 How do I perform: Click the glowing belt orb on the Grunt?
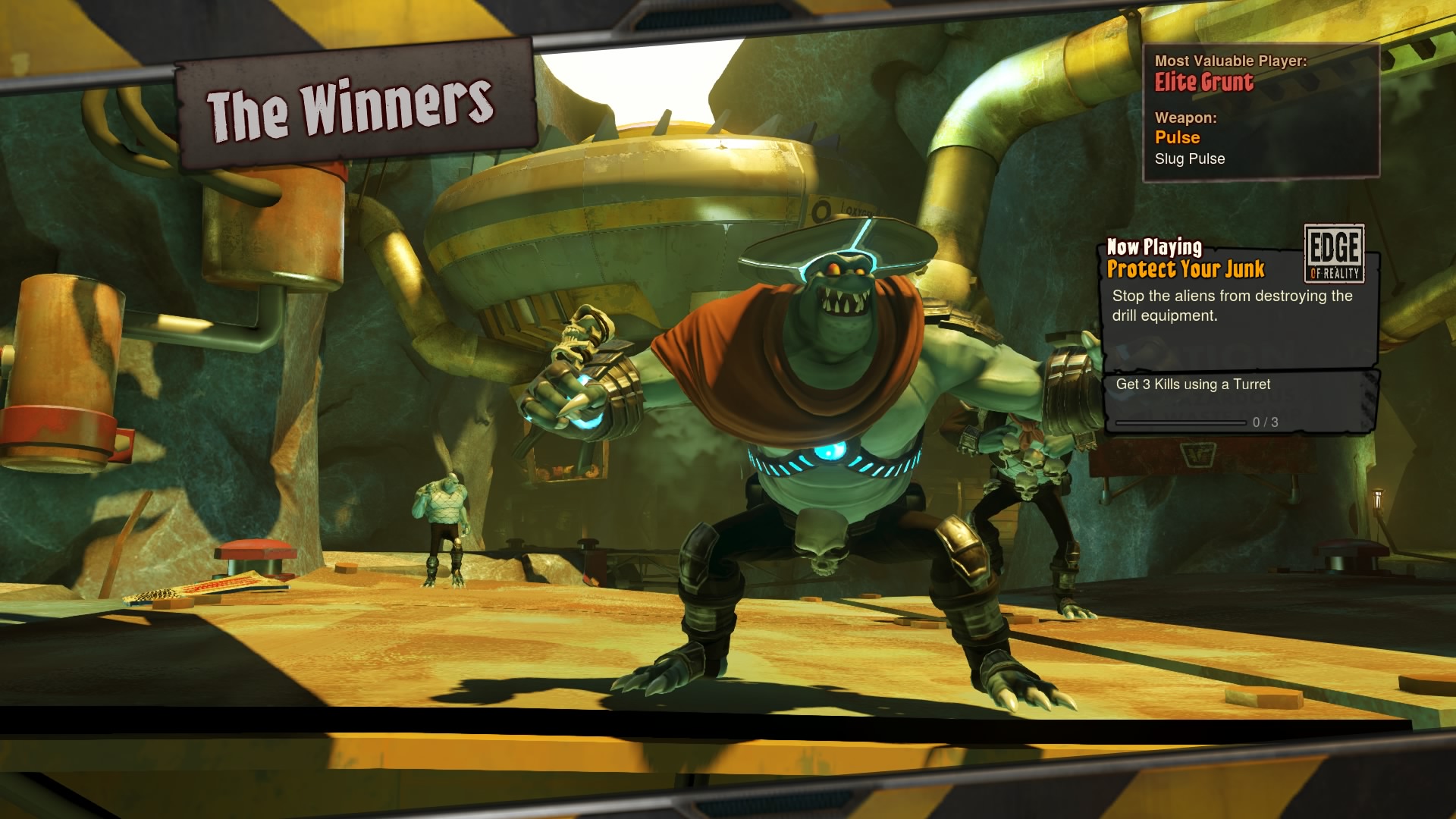830,452
